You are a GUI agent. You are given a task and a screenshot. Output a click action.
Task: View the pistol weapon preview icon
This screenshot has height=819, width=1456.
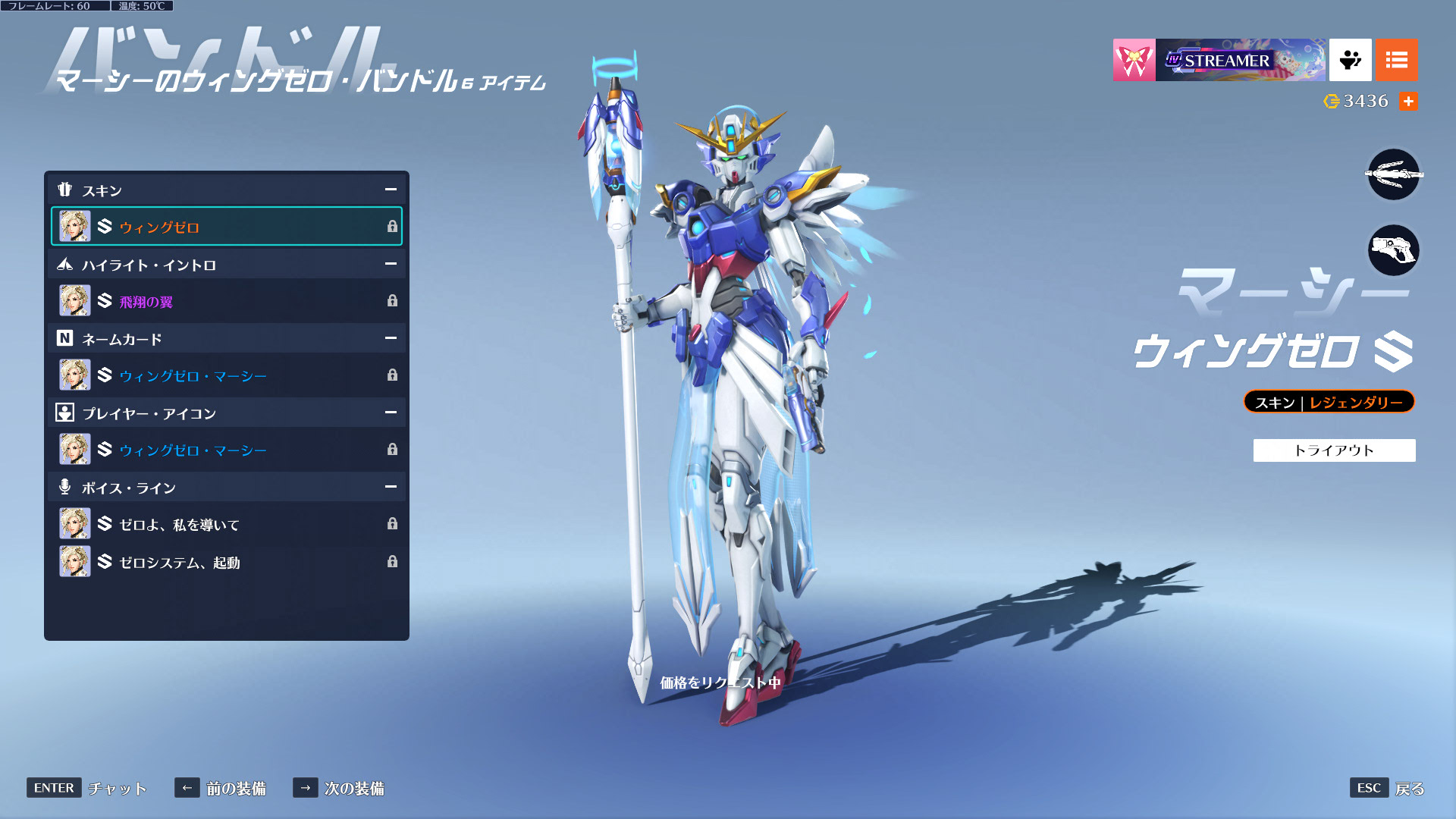tap(1393, 250)
